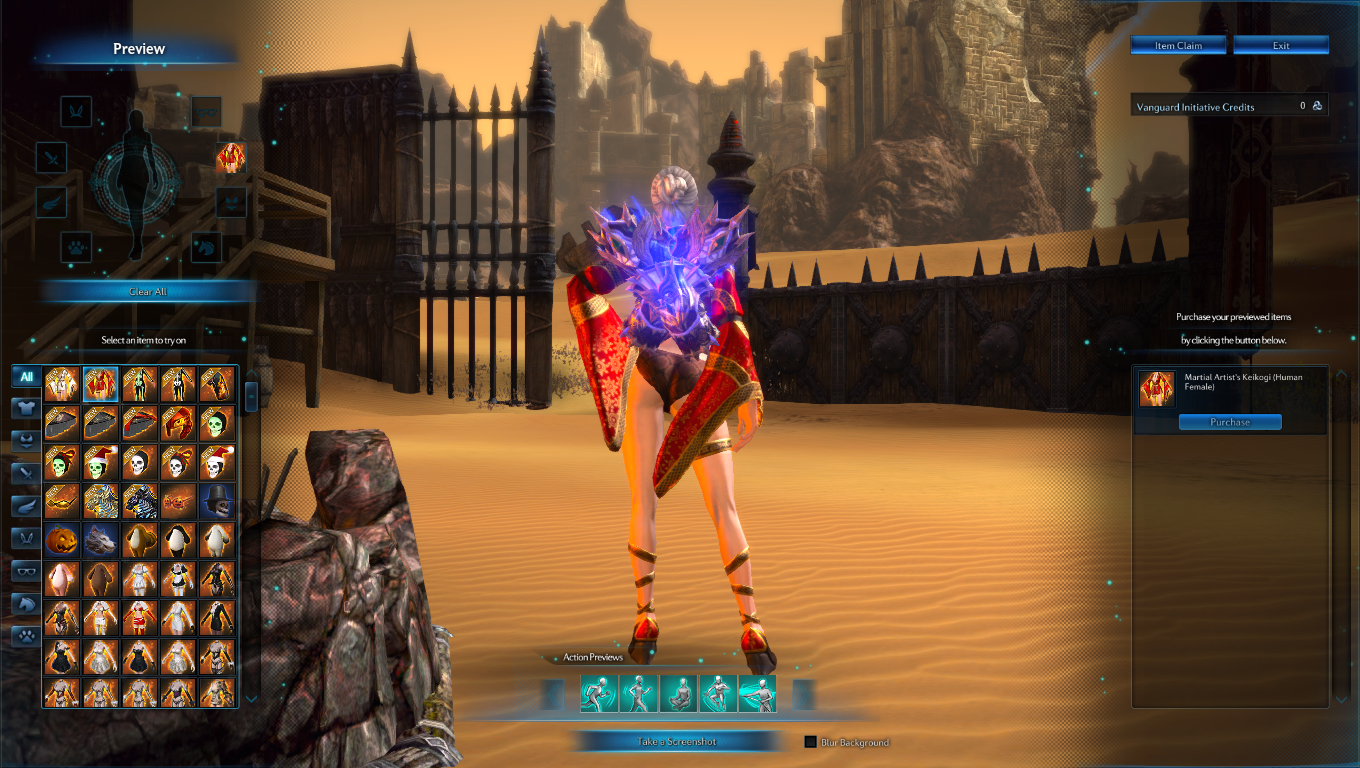Show next action previews with right arrow

tap(804, 693)
